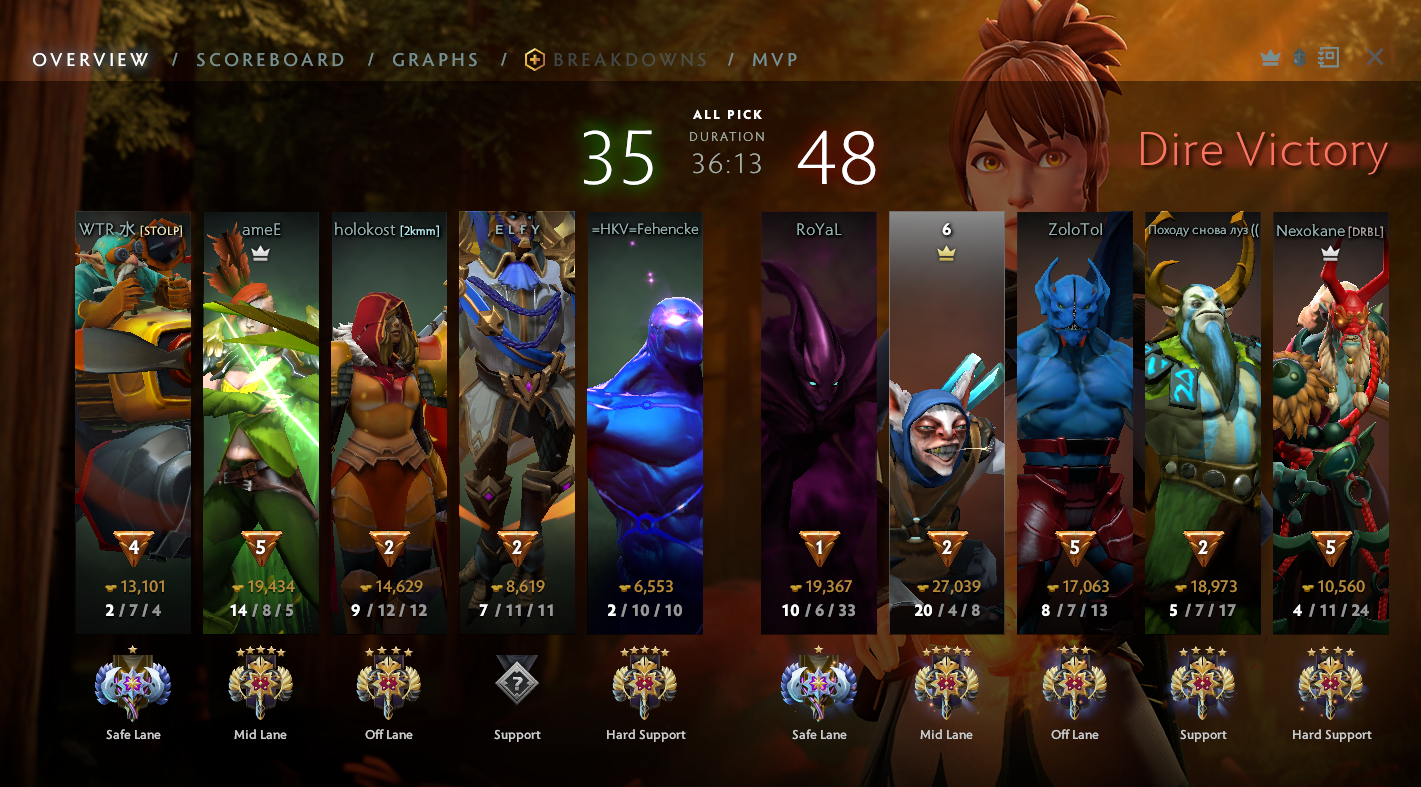Switch to the Scoreboard tab
This screenshot has height=787, width=1421.
pyautogui.click(x=270, y=60)
